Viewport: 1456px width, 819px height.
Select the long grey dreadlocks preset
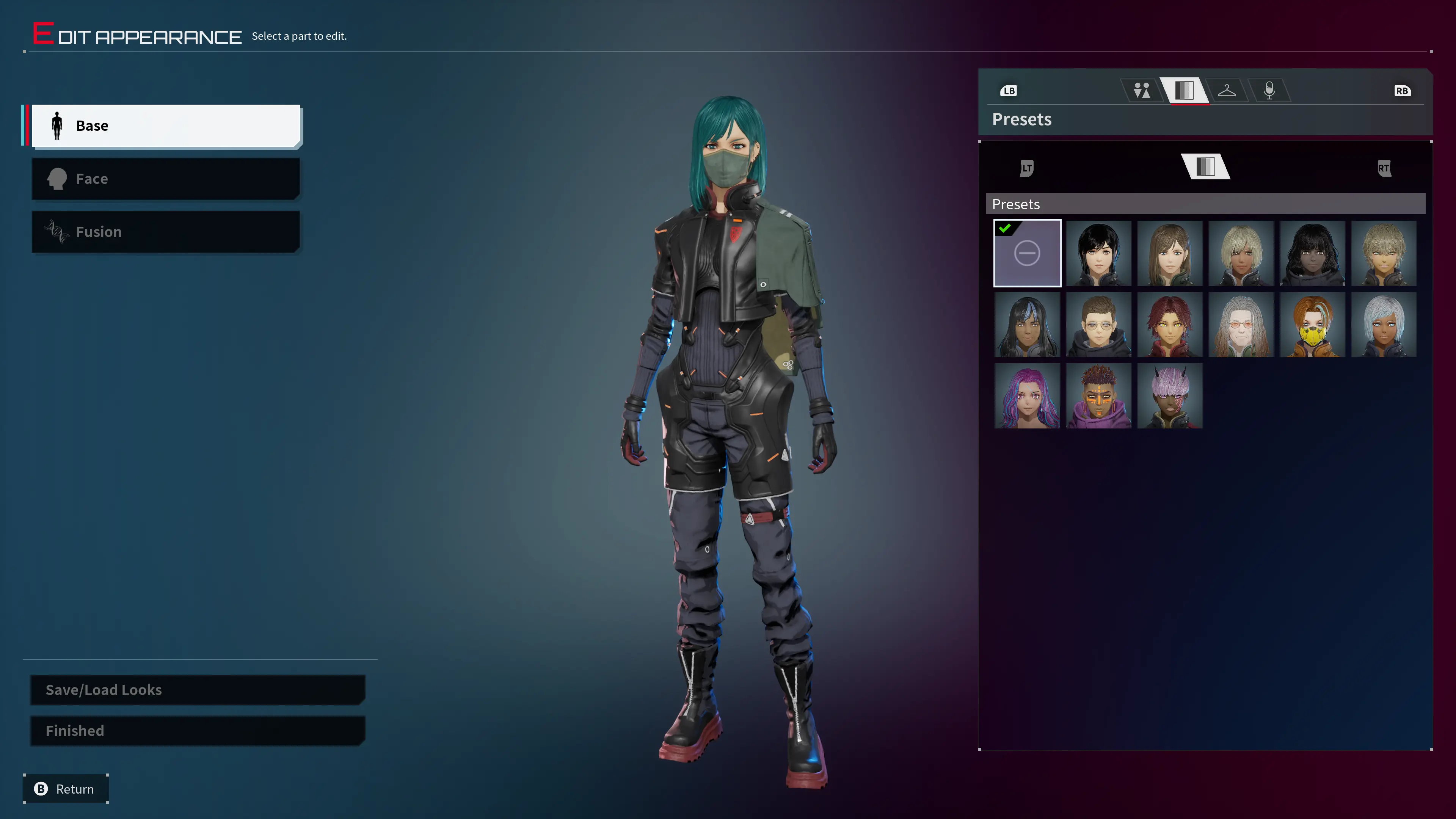point(1241,325)
